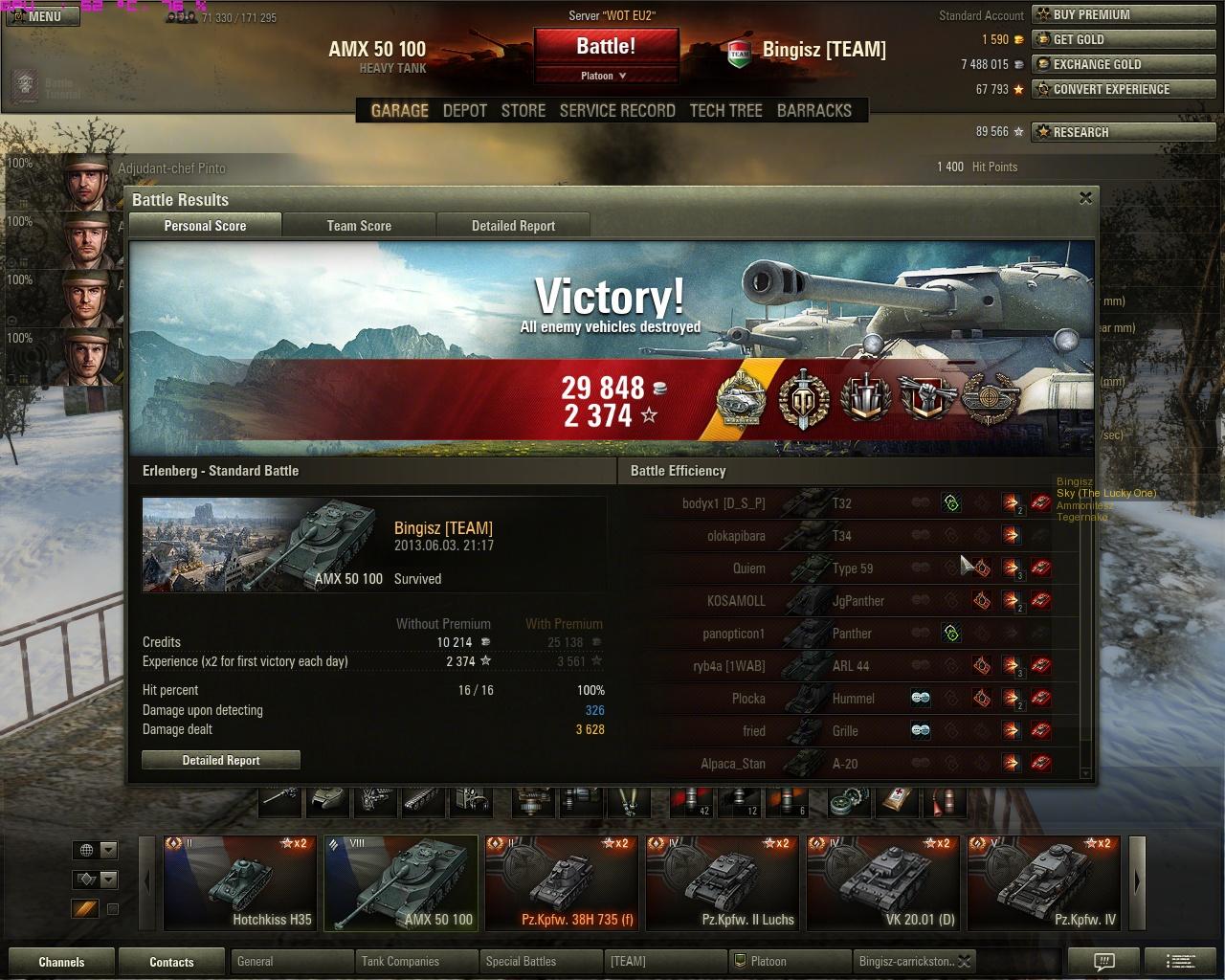The width and height of the screenshot is (1225, 980).
Task: Open Research for the AMX 50 100
Action: (x=1125, y=132)
